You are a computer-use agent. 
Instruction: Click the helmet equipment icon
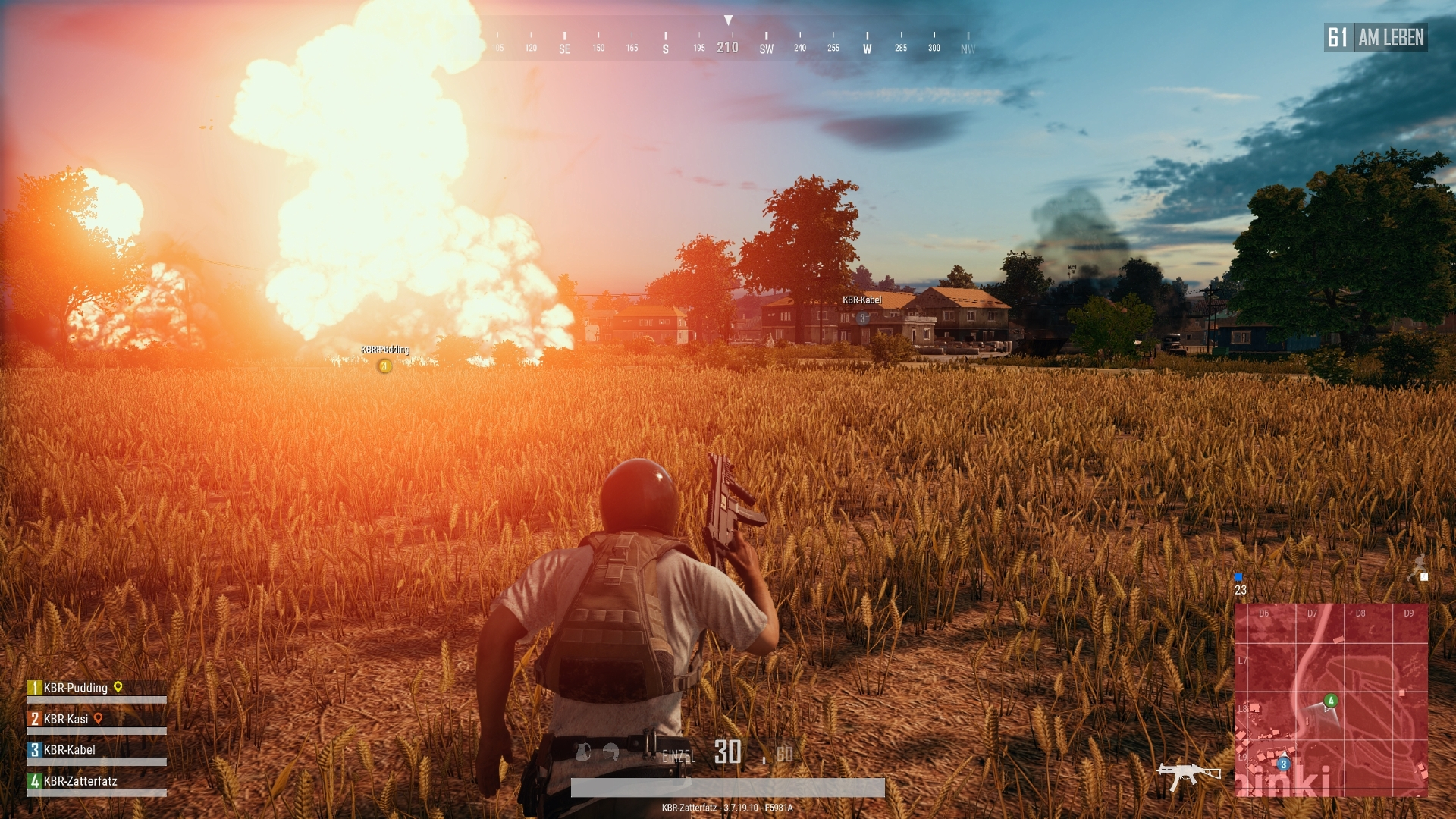611,753
